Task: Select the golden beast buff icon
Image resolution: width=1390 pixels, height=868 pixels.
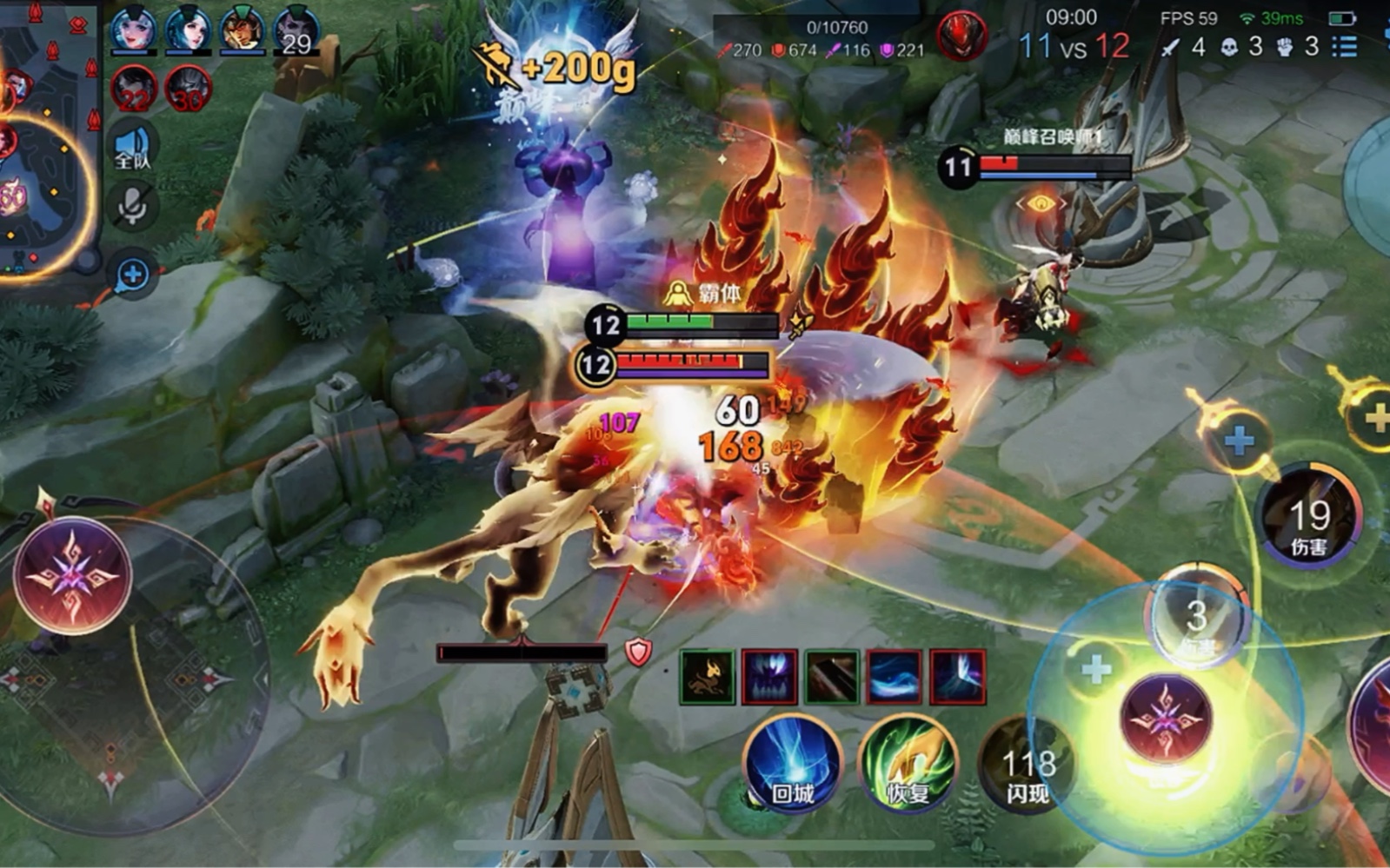Action: [x=707, y=676]
